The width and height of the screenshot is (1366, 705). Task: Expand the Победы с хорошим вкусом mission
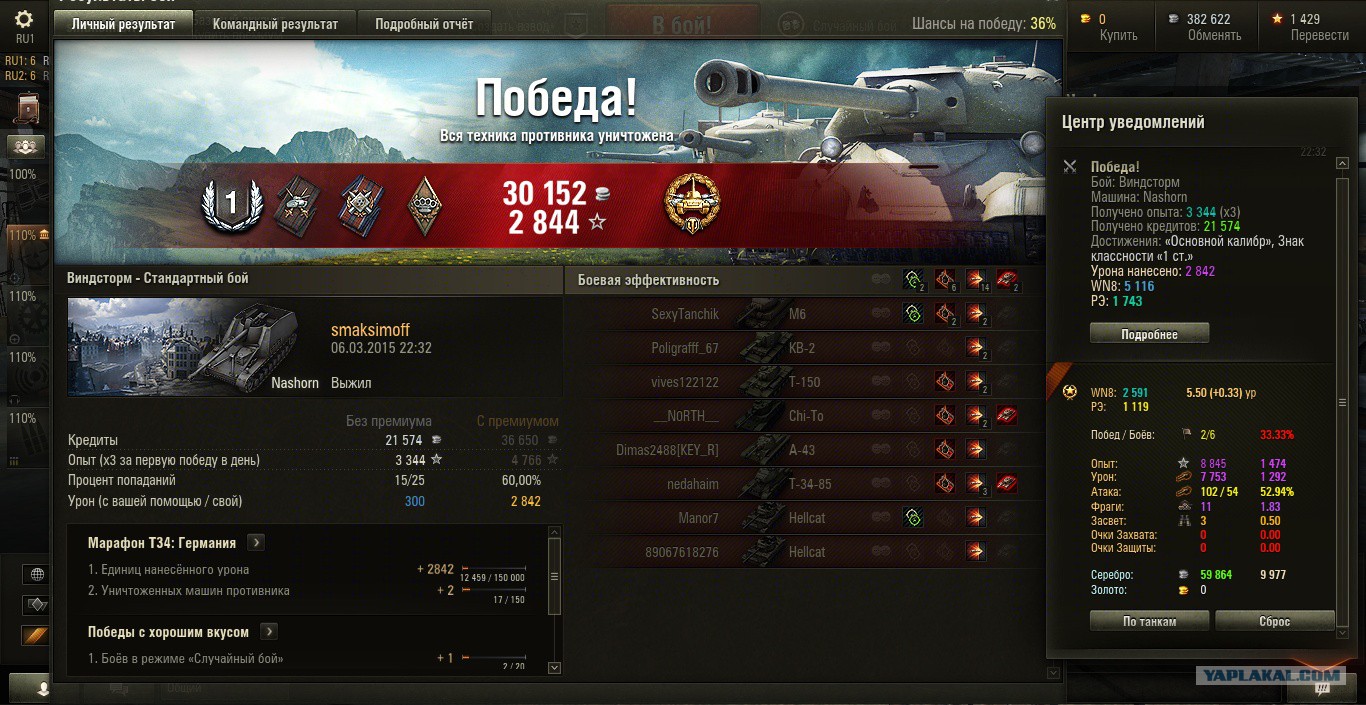point(269,632)
